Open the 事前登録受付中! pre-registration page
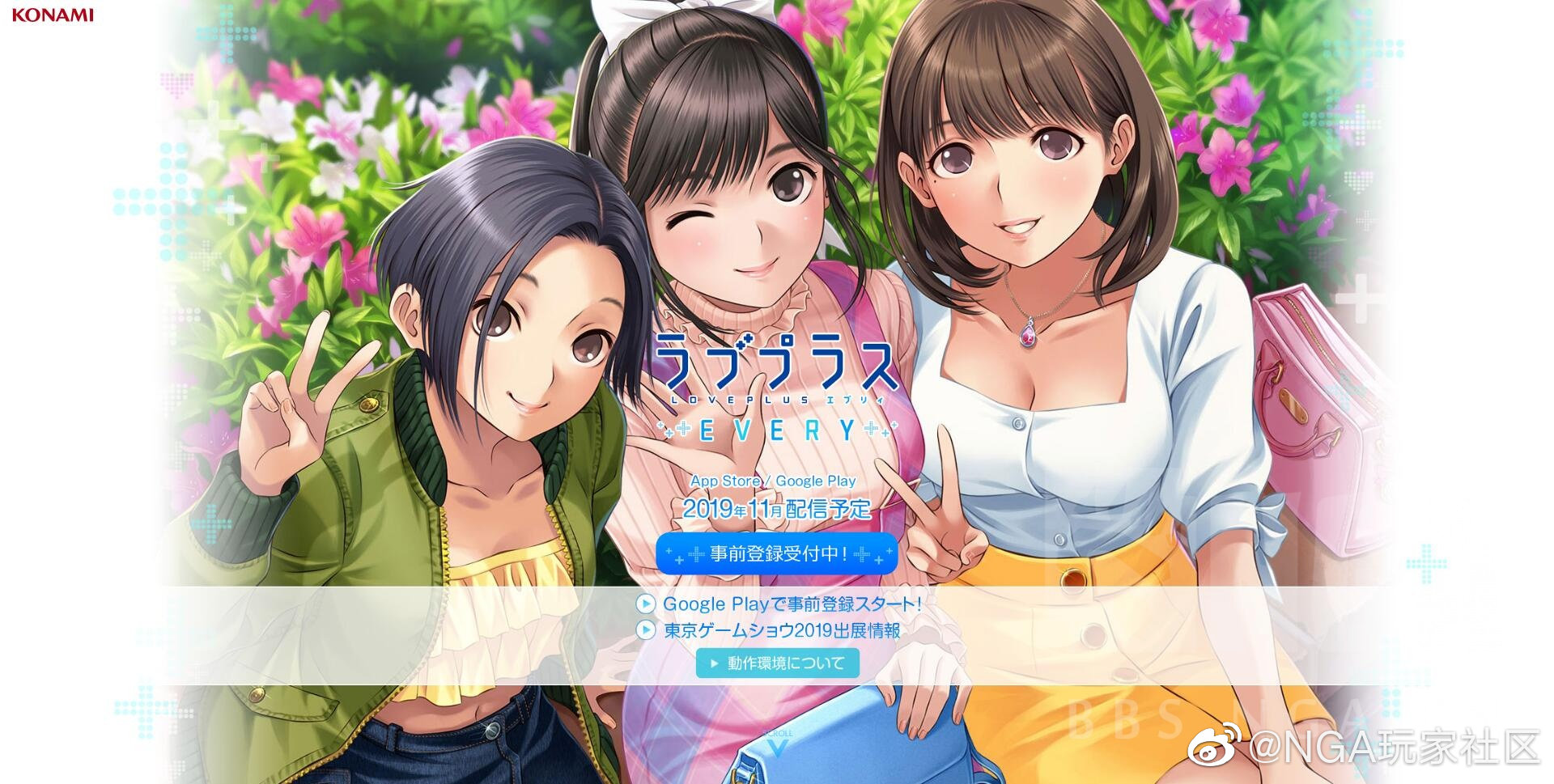The width and height of the screenshot is (1554, 784). [x=775, y=554]
